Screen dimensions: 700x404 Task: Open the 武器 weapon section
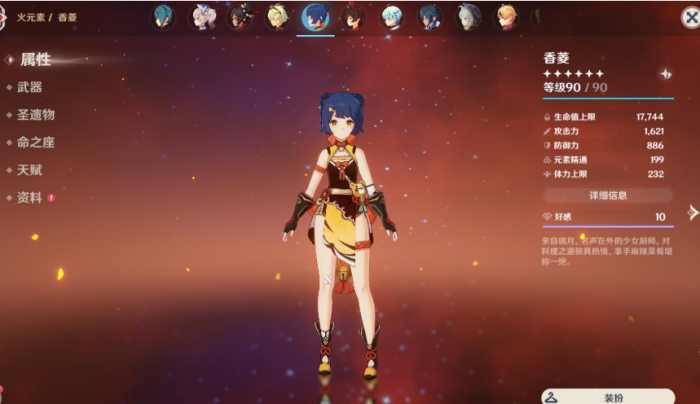click(30, 88)
